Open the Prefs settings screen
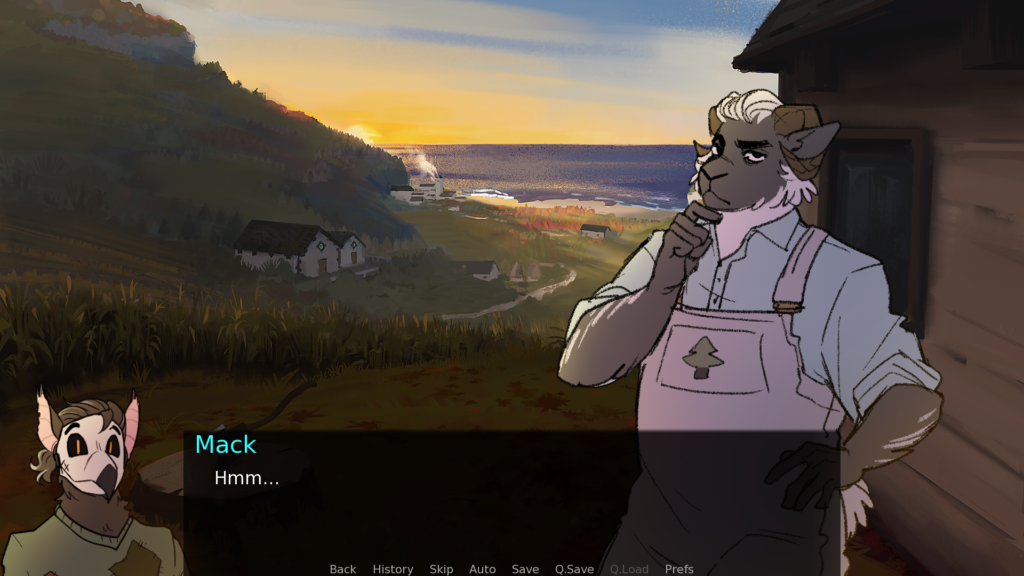The height and width of the screenshot is (576, 1024). (x=679, y=569)
